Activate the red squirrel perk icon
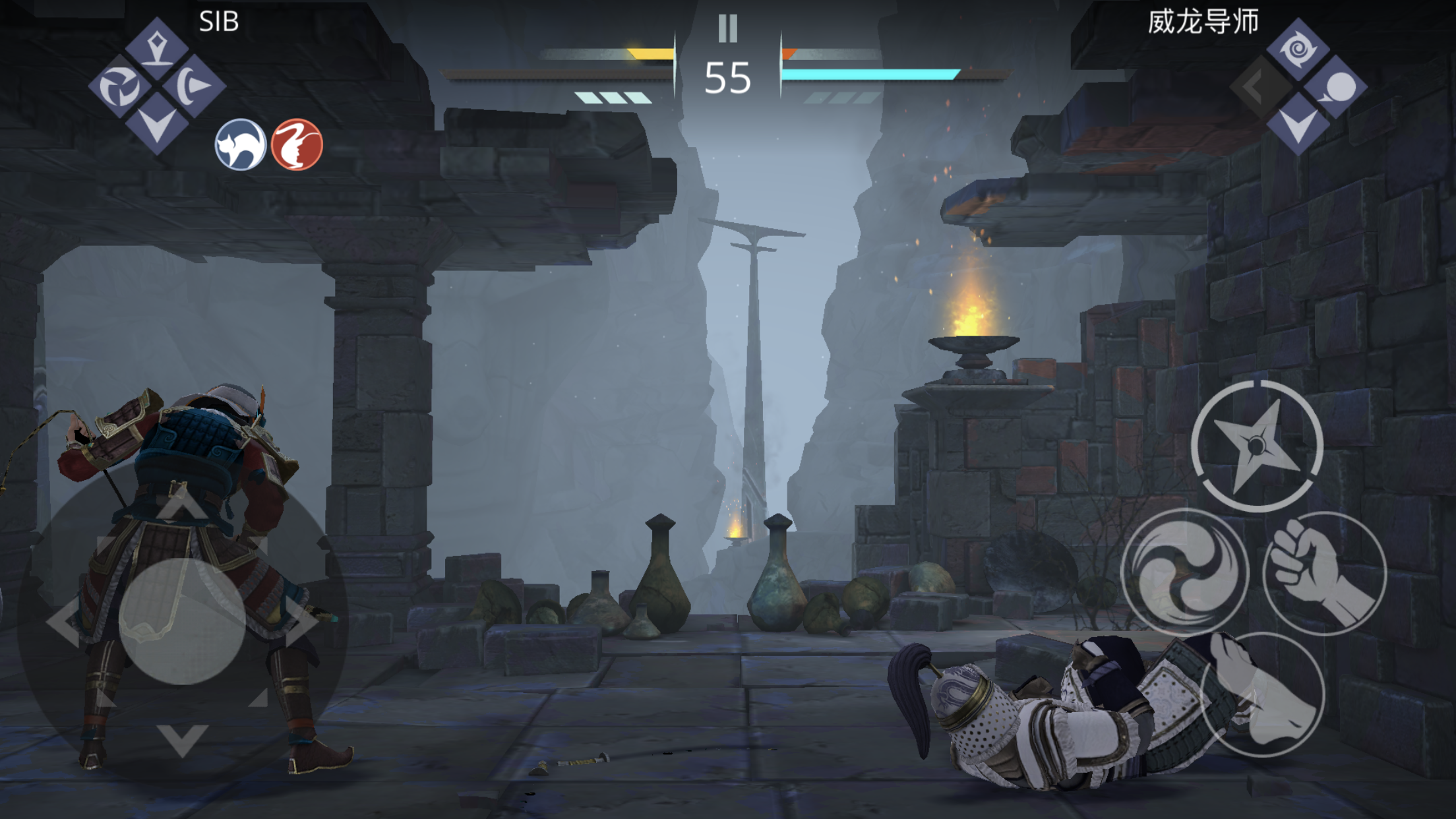The width and height of the screenshot is (1456, 819). coord(297,144)
